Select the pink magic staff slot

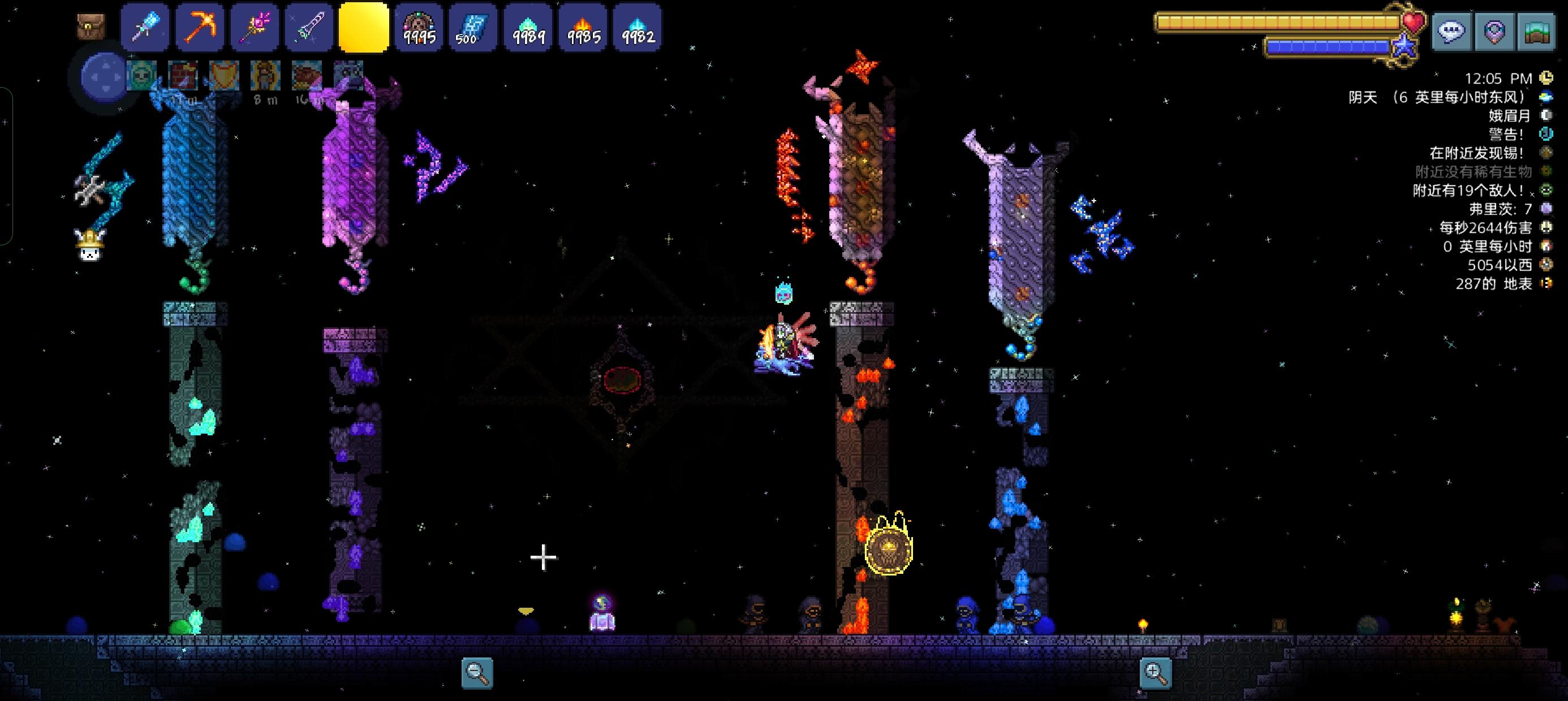255,27
